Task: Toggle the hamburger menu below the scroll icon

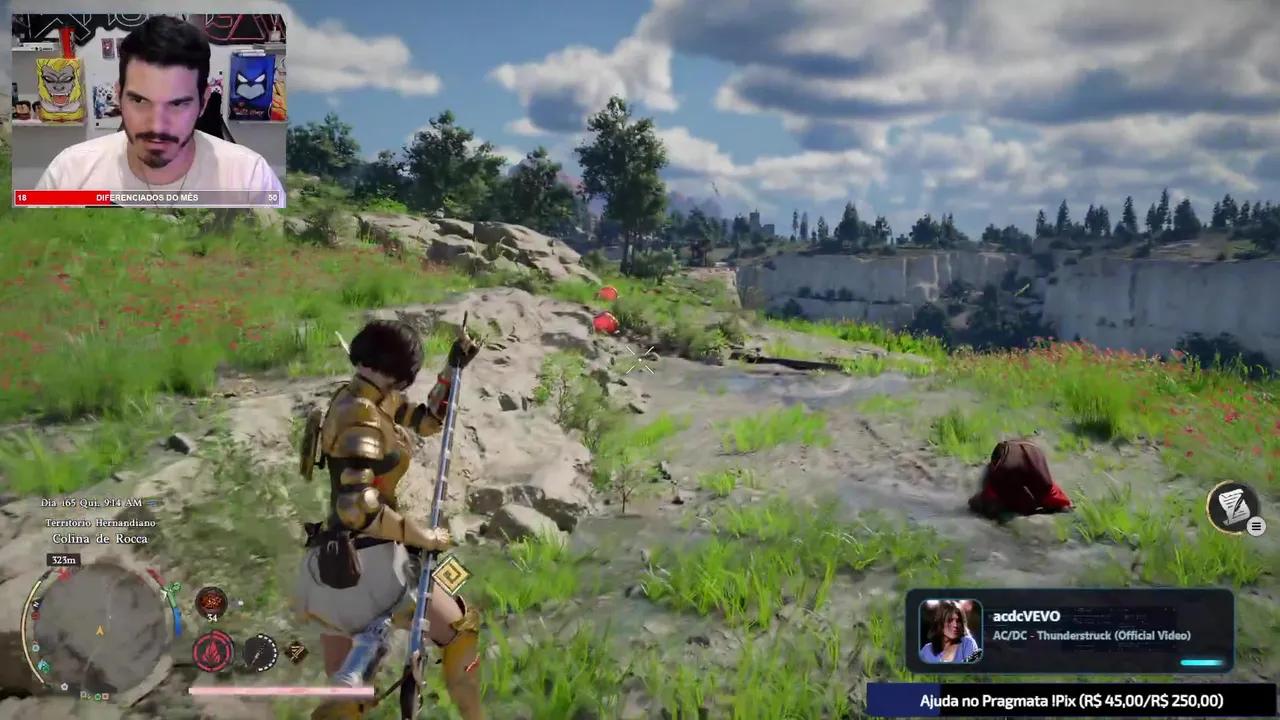Action: click(x=1256, y=526)
